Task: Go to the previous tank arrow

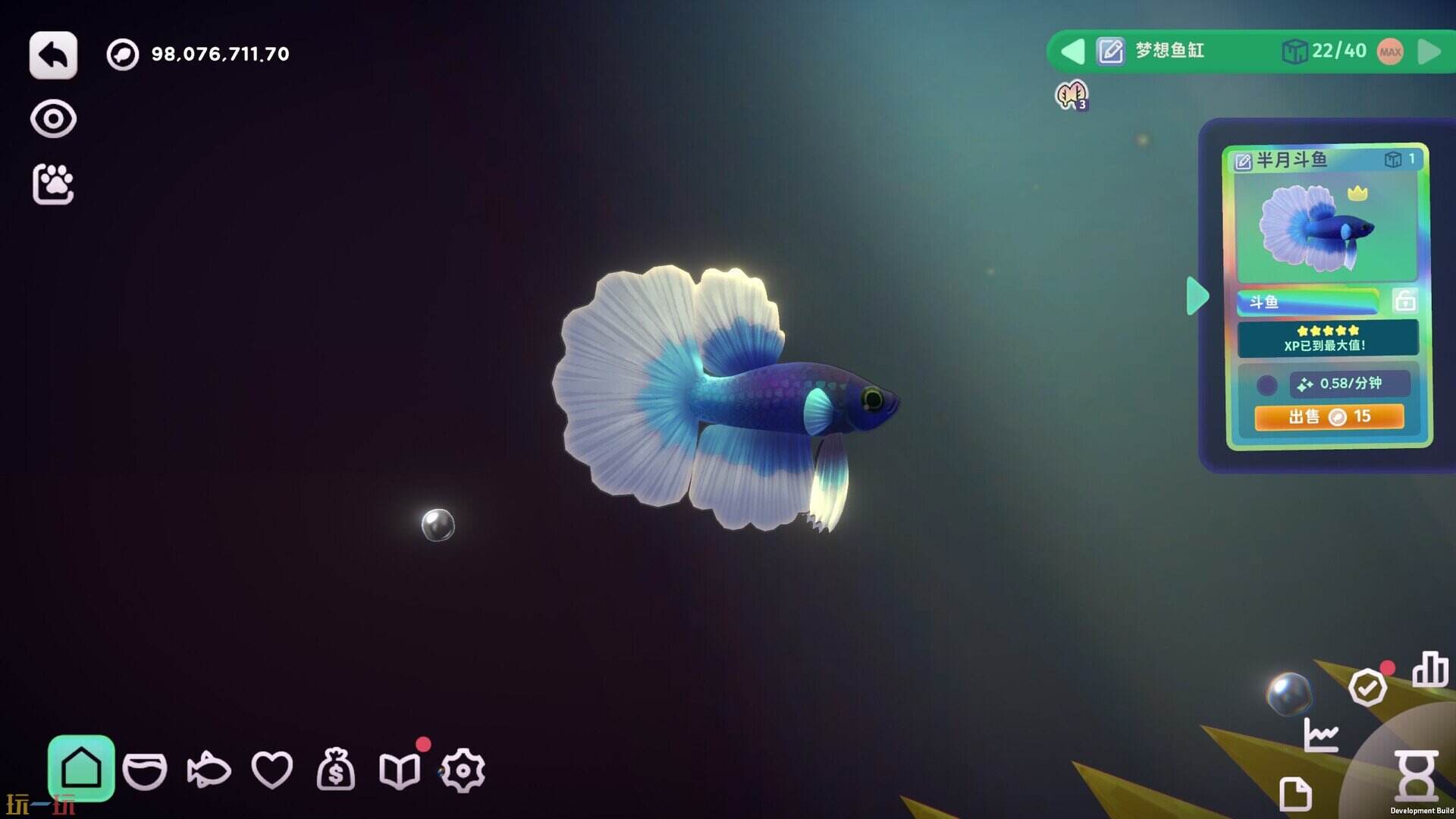Action: coord(1072,52)
